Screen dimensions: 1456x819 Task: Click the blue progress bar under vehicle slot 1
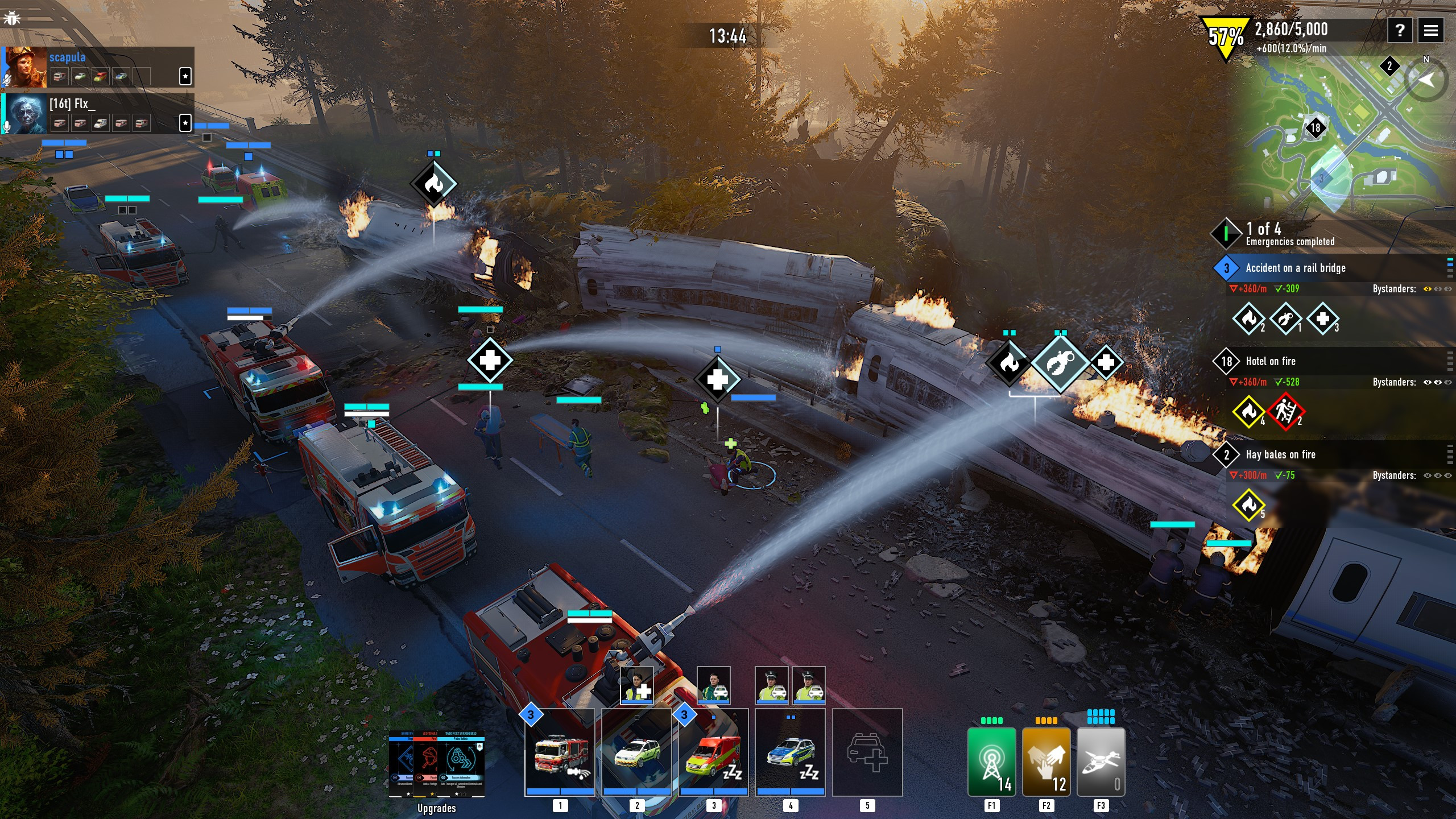pos(560,791)
